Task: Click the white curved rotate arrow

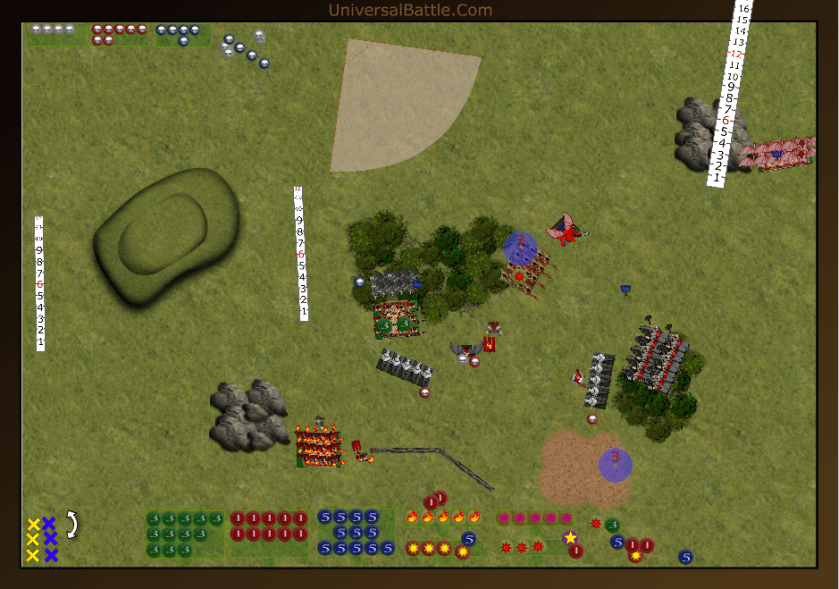Action: tap(72, 524)
